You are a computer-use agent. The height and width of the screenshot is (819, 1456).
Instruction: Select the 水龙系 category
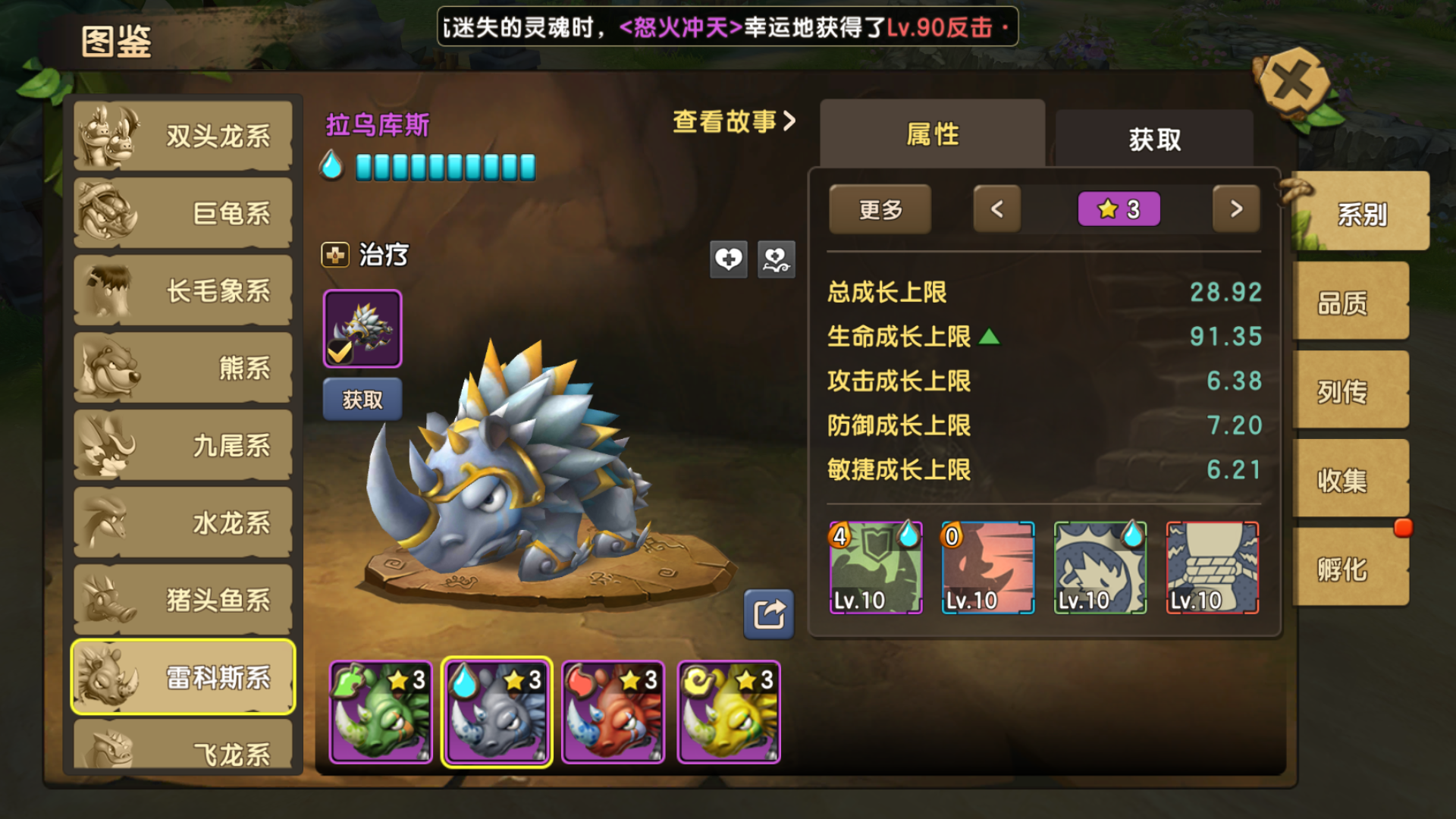183,523
